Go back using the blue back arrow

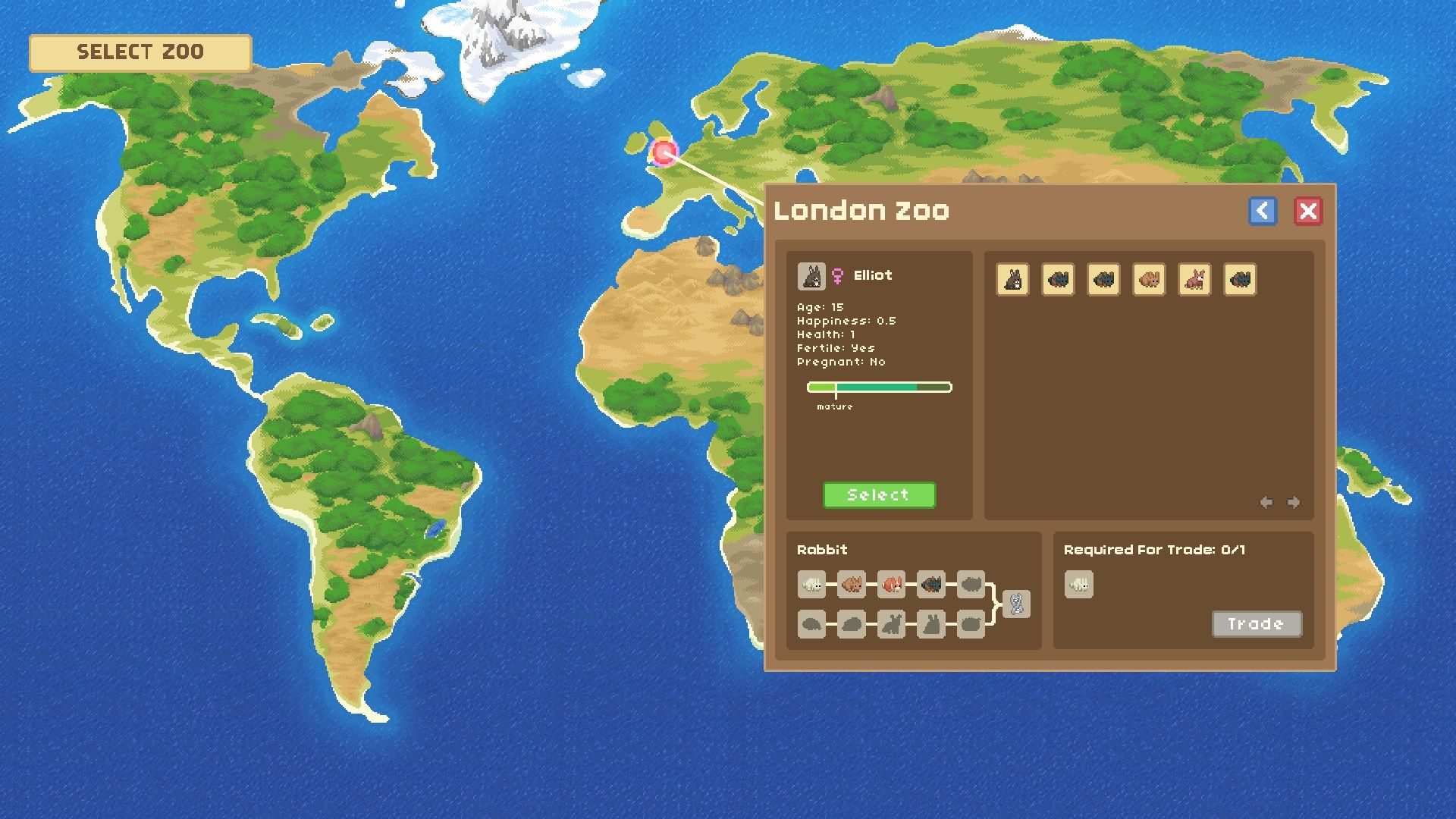pos(1263,212)
